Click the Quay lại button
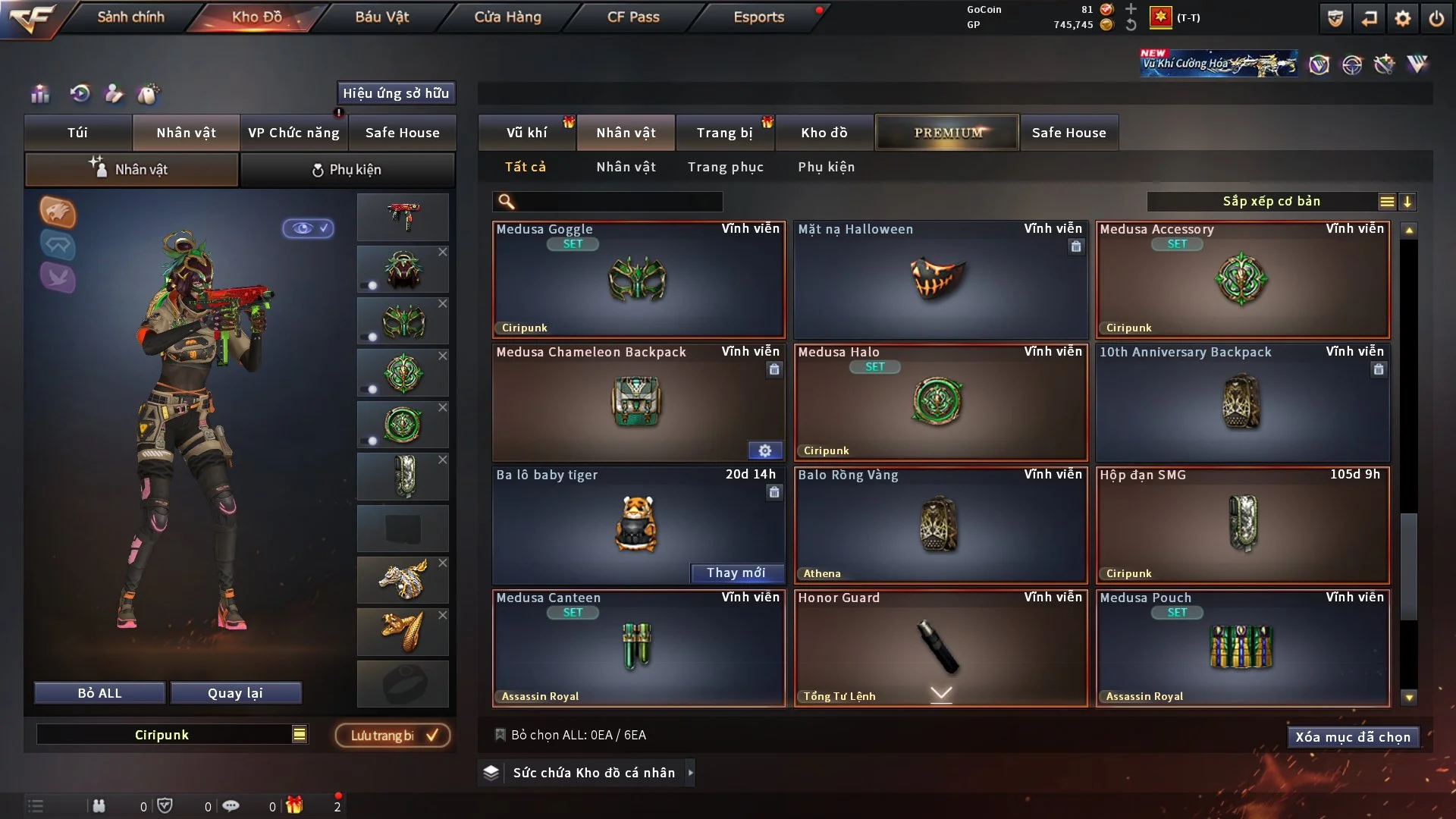The width and height of the screenshot is (1456, 819). (x=235, y=693)
